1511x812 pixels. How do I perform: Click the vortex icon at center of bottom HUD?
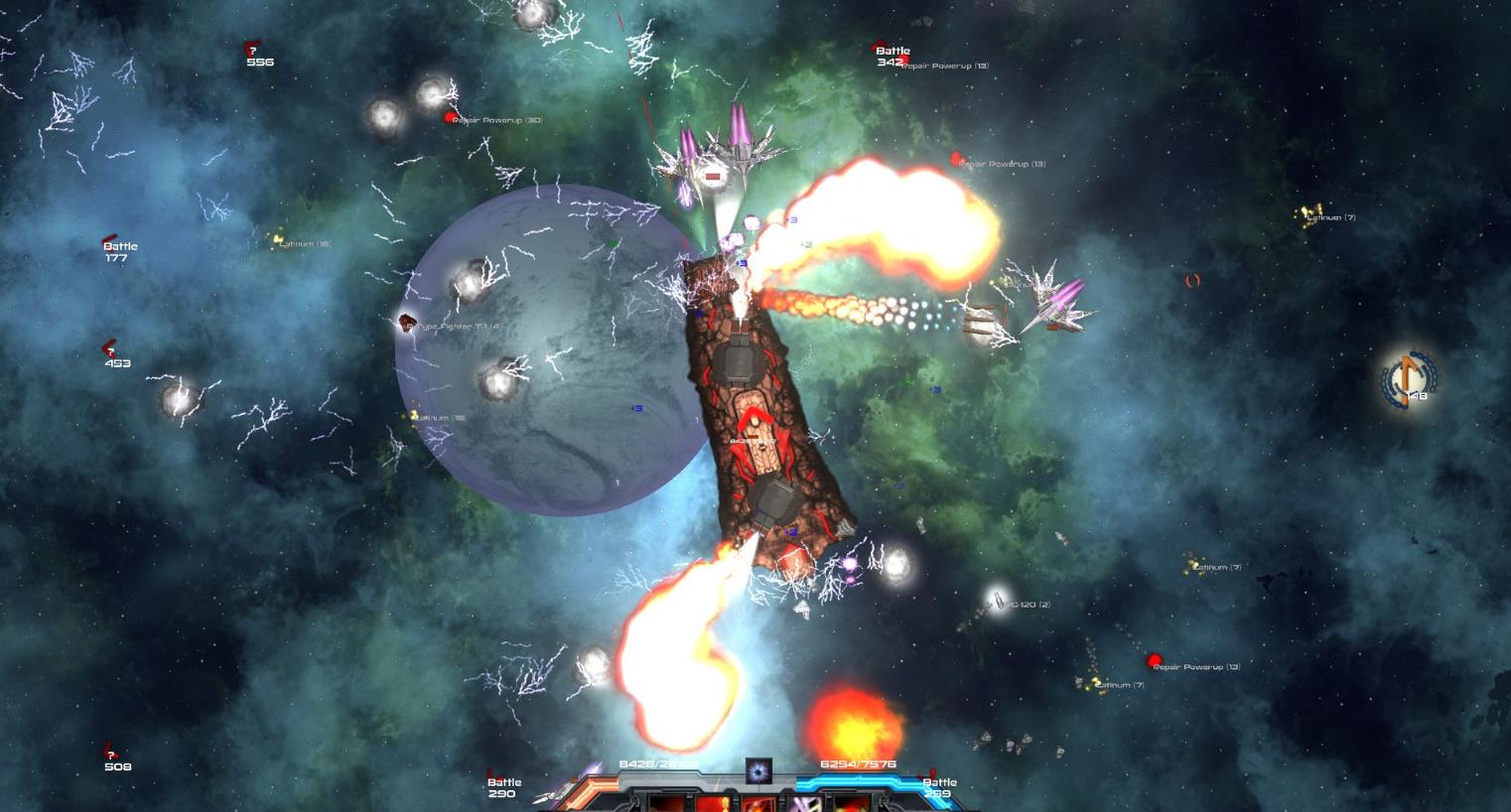[759, 773]
